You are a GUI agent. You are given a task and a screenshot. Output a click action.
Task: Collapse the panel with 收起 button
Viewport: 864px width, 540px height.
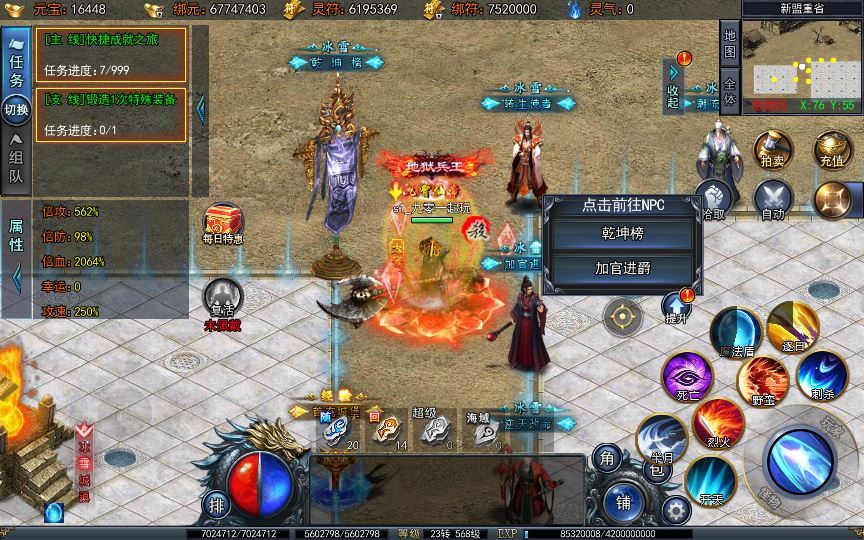(675, 84)
